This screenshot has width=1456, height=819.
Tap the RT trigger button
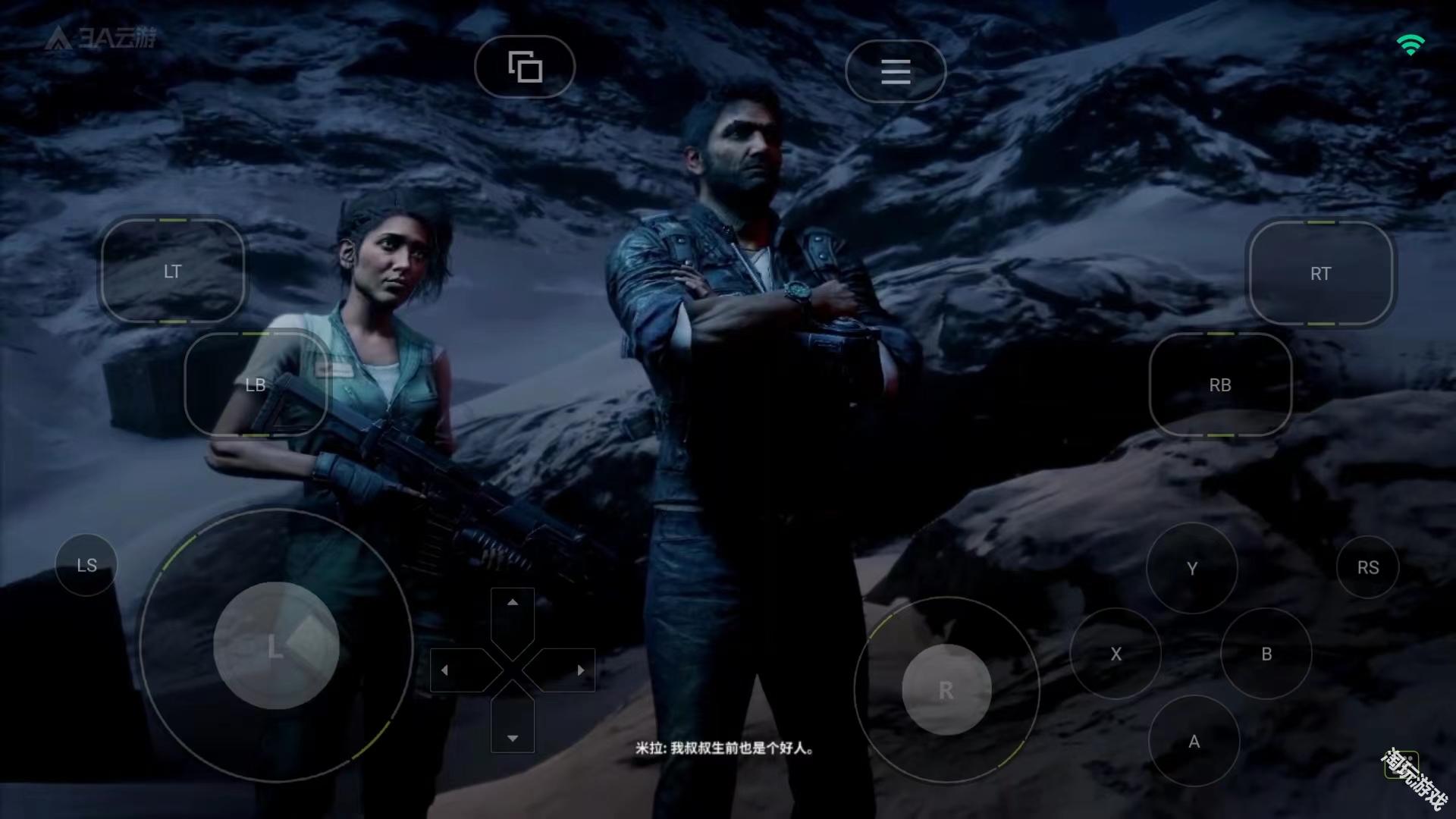(1320, 274)
